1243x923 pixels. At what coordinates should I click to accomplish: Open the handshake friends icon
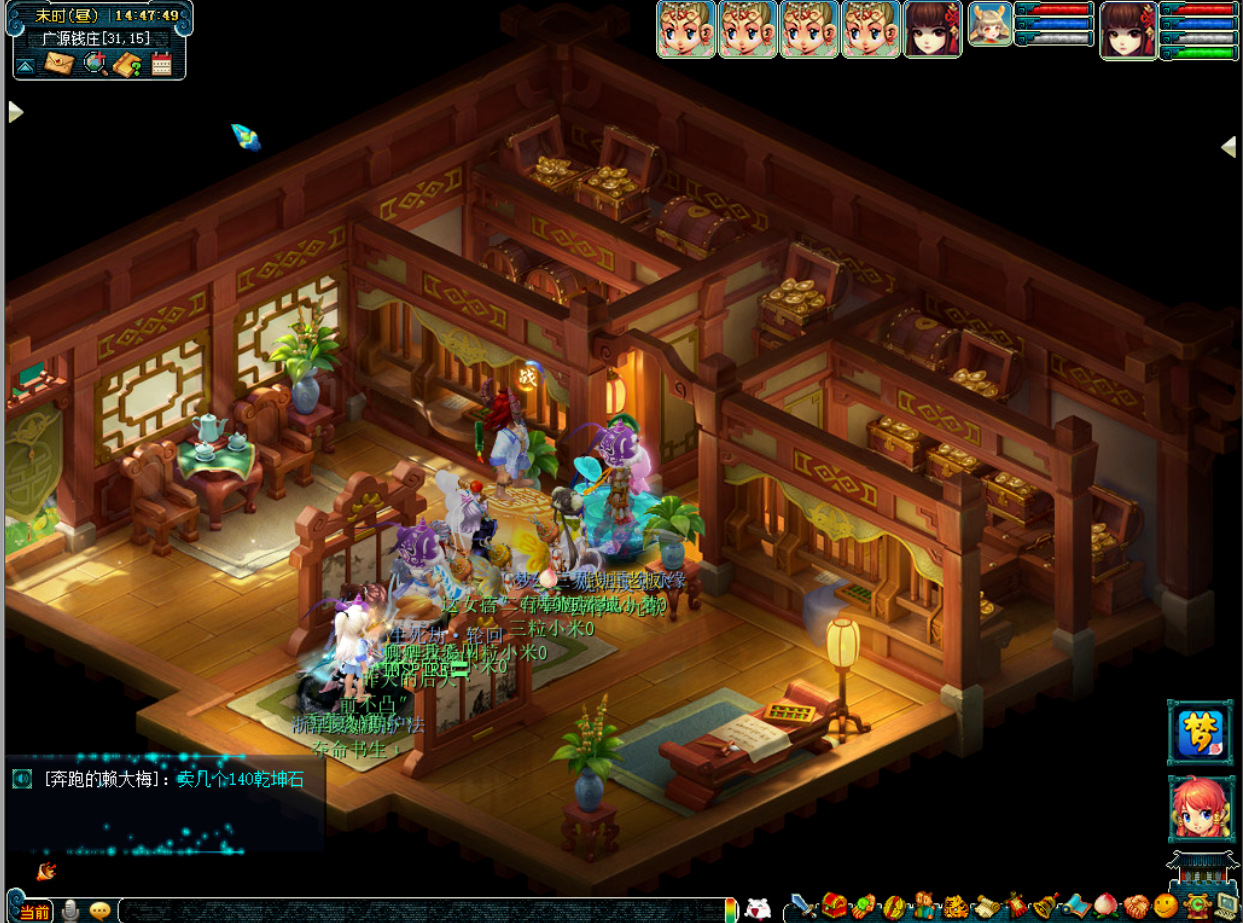[1135, 906]
